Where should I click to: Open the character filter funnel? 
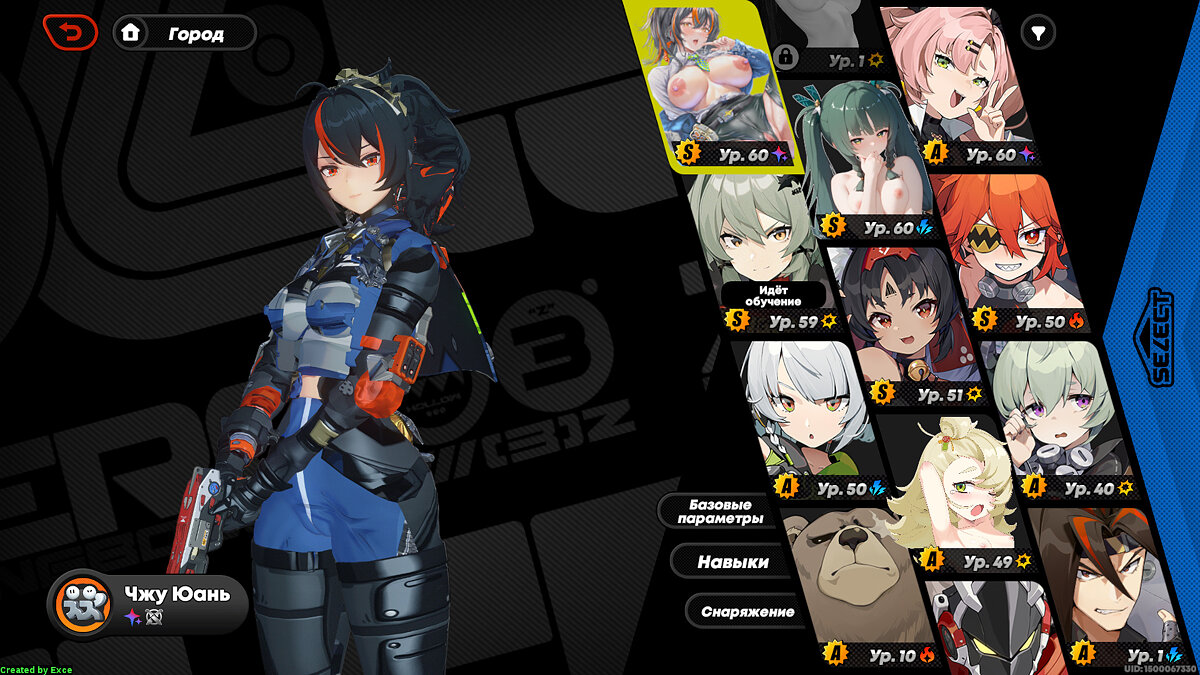pos(1039,33)
